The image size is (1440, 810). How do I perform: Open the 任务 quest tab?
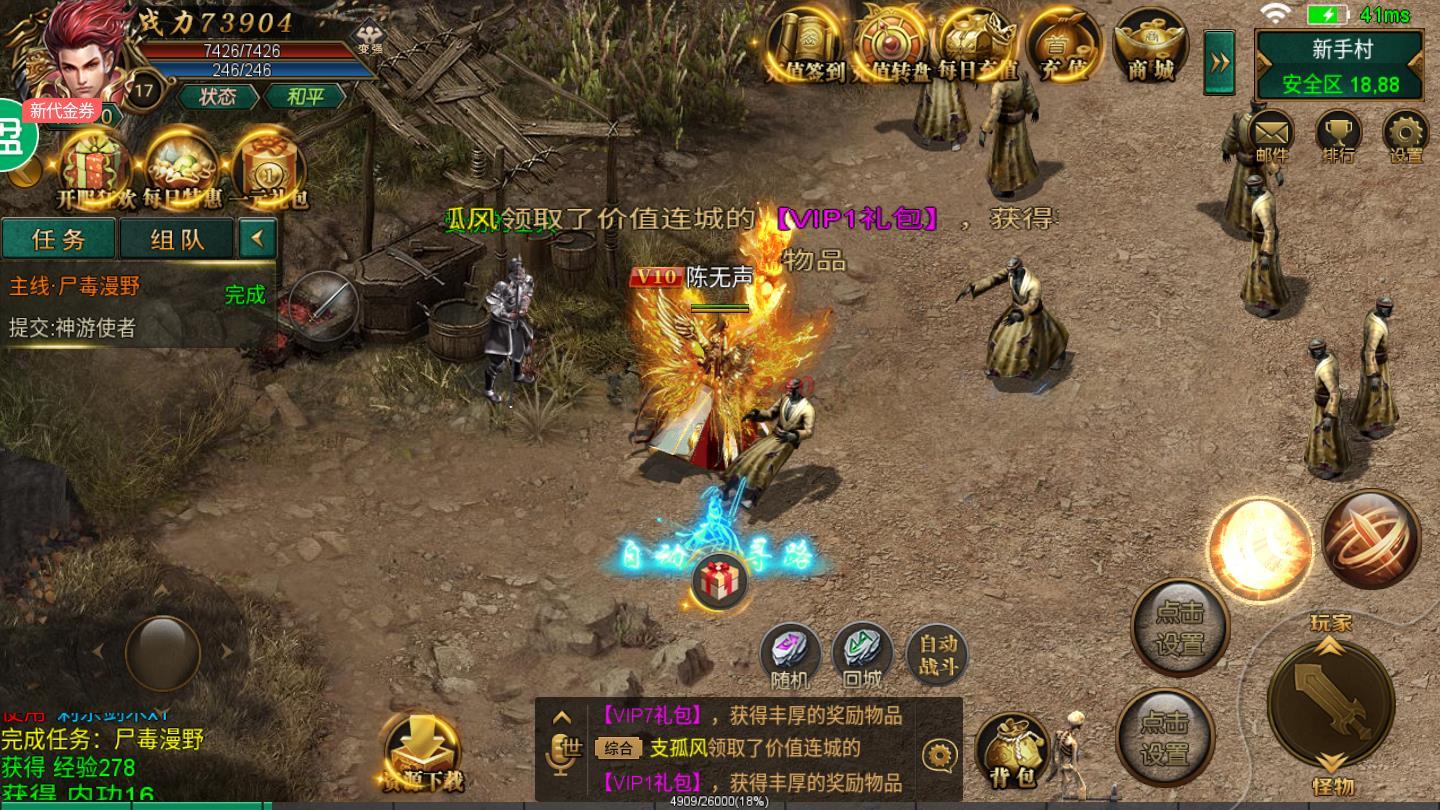point(59,239)
